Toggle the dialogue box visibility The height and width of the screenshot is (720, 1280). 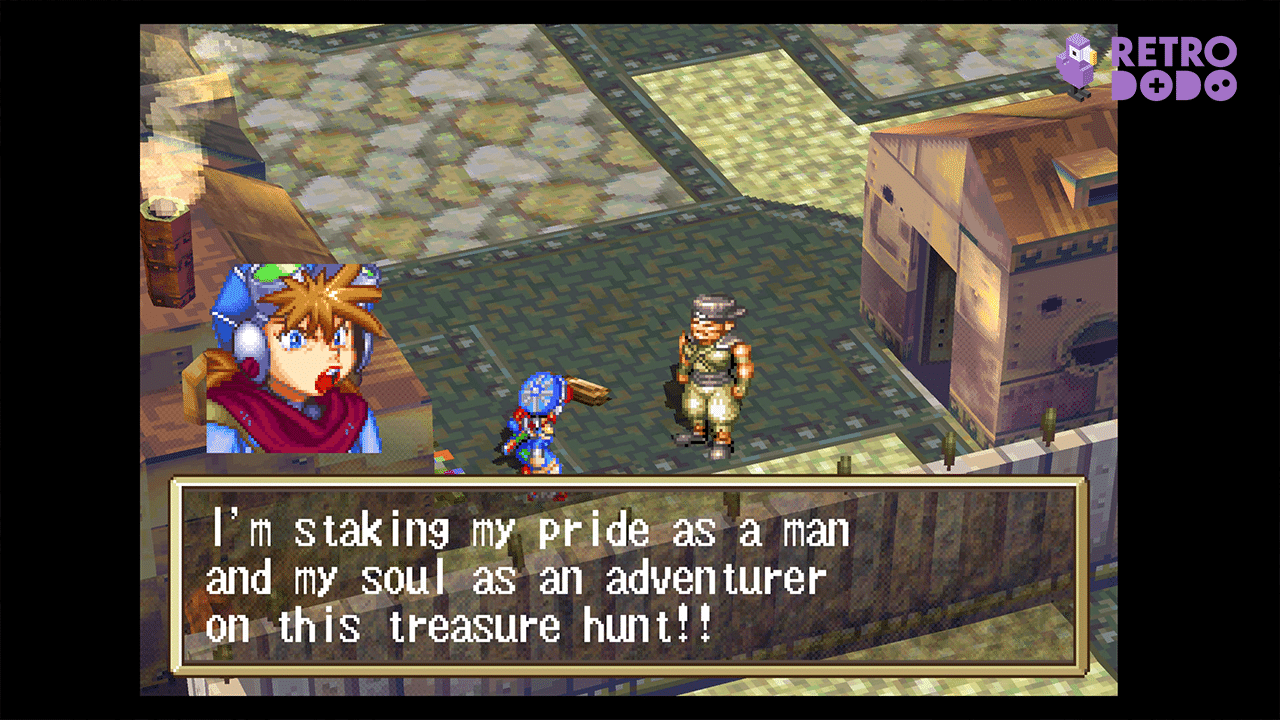(x=640, y=575)
